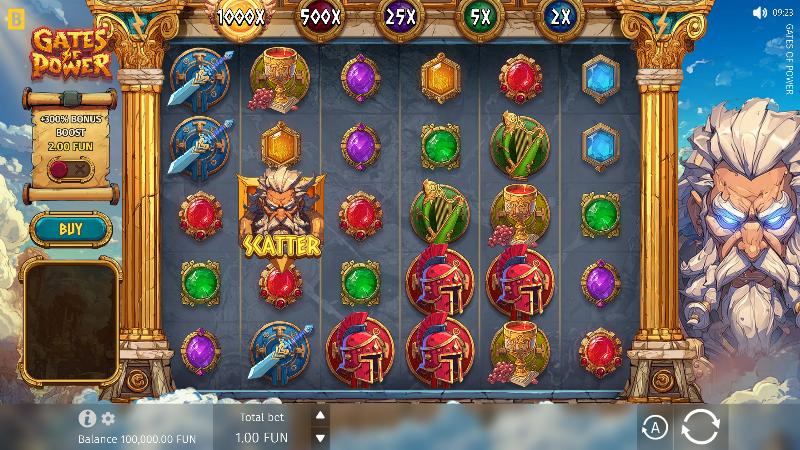Click the yellow B provider logo

tap(13, 18)
